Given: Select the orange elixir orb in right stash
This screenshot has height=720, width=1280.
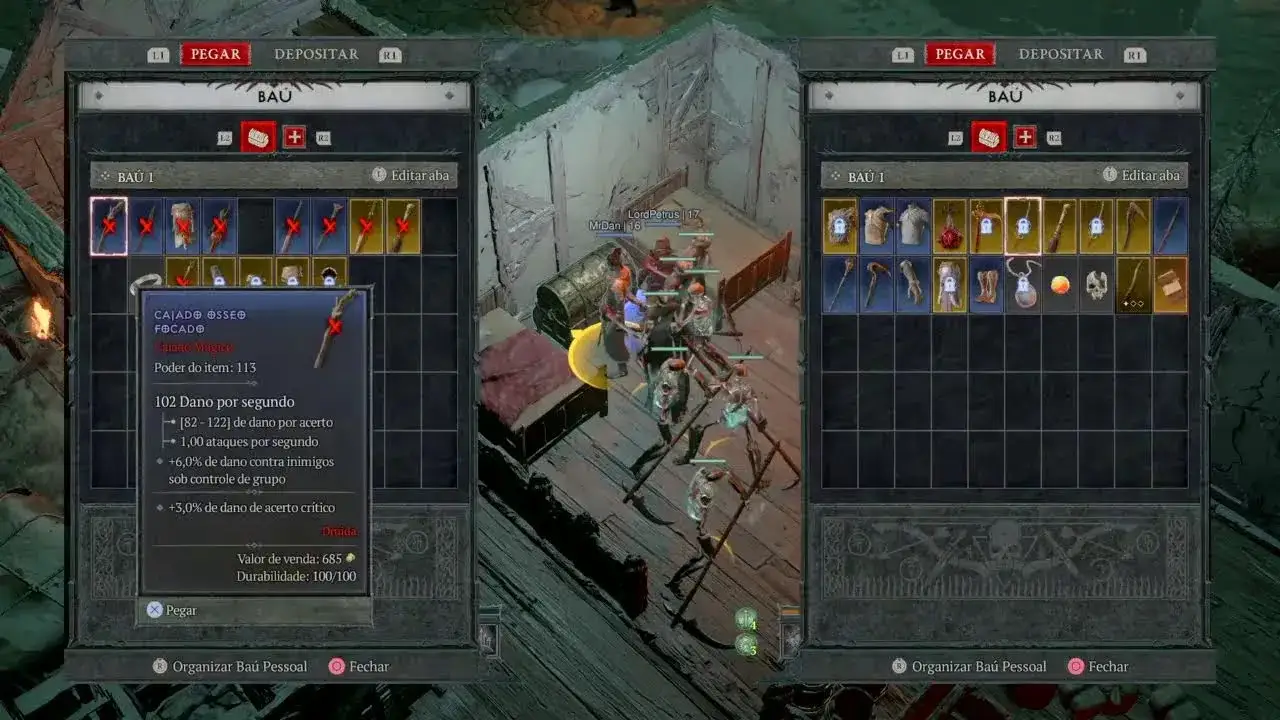Looking at the screenshot, I should coord(1060,287).
